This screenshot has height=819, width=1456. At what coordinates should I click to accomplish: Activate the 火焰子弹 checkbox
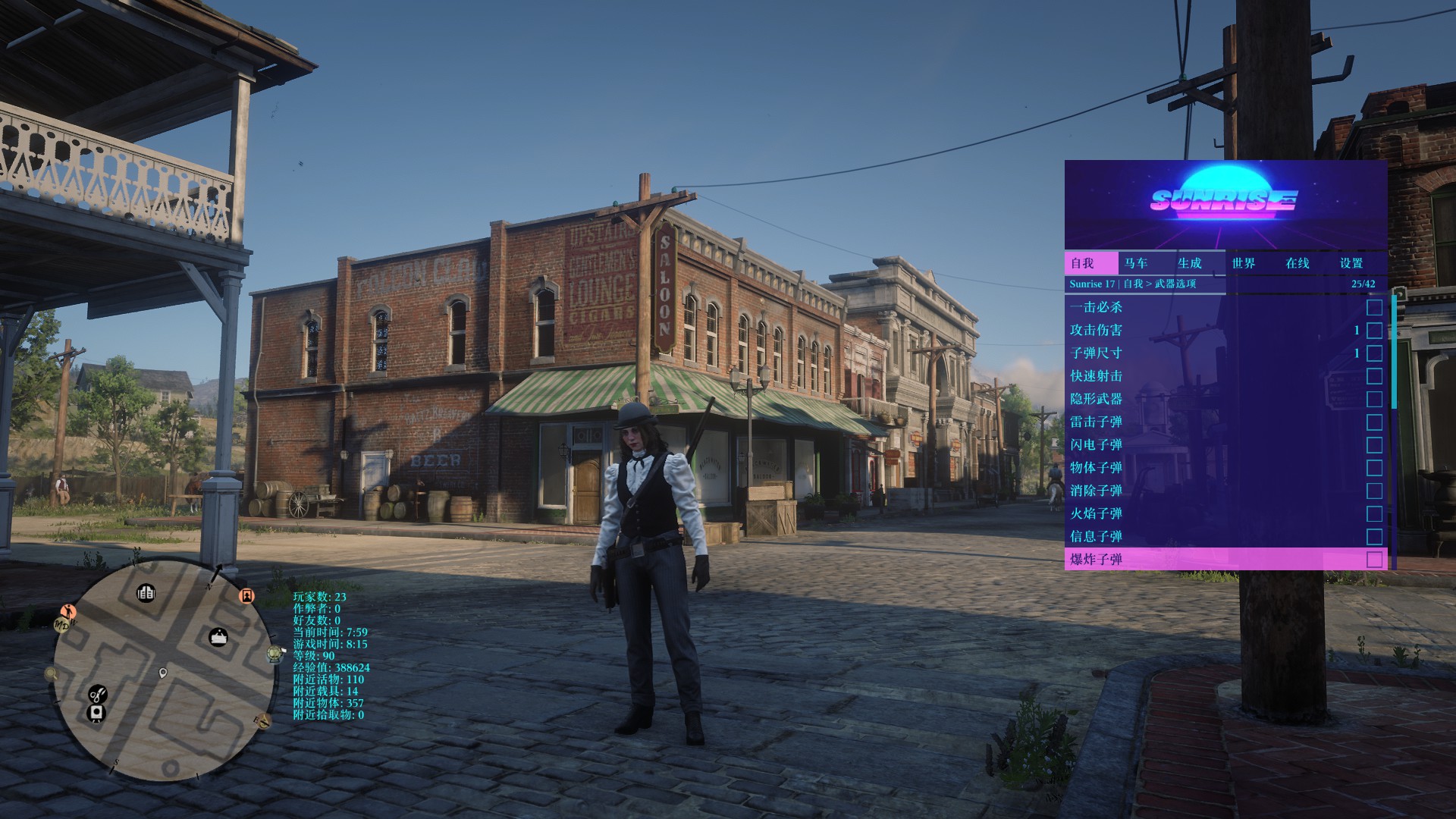point(1373,513)
